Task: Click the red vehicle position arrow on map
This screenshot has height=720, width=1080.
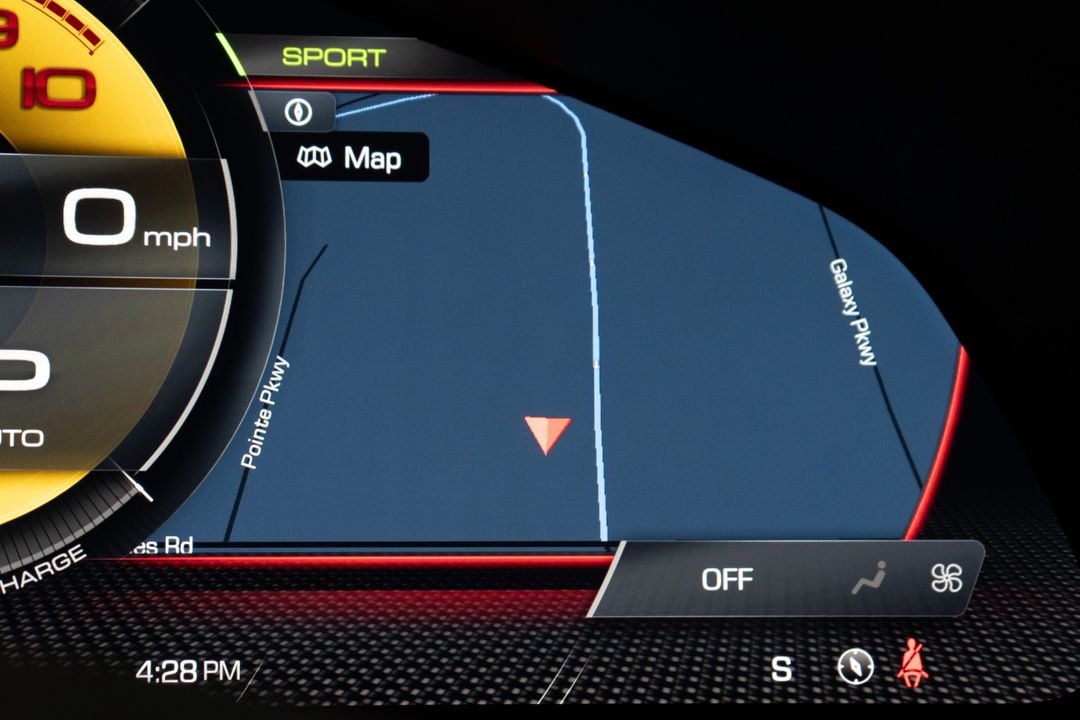Action: [x=547, y=434]
